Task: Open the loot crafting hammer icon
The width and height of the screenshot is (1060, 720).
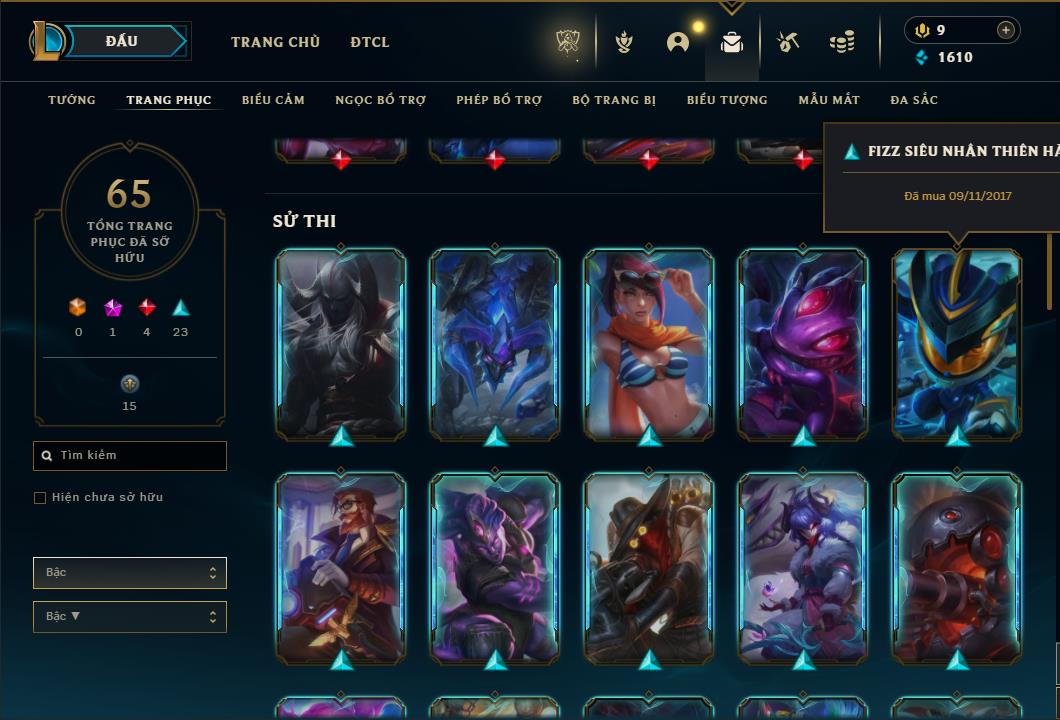Action: [x=788, y=42]
